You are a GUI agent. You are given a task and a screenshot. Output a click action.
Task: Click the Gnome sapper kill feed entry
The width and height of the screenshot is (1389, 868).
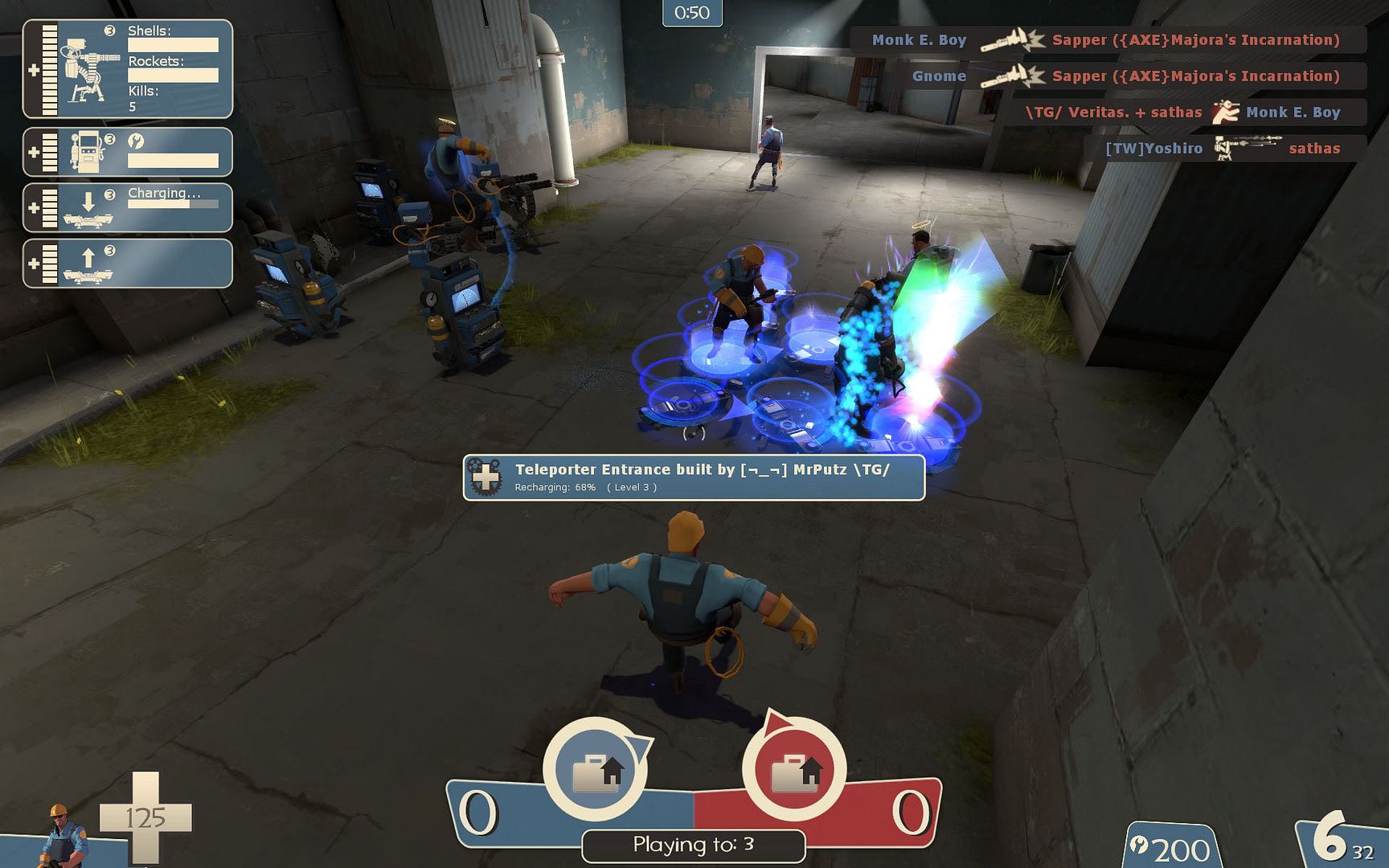tap(1125, 76)
